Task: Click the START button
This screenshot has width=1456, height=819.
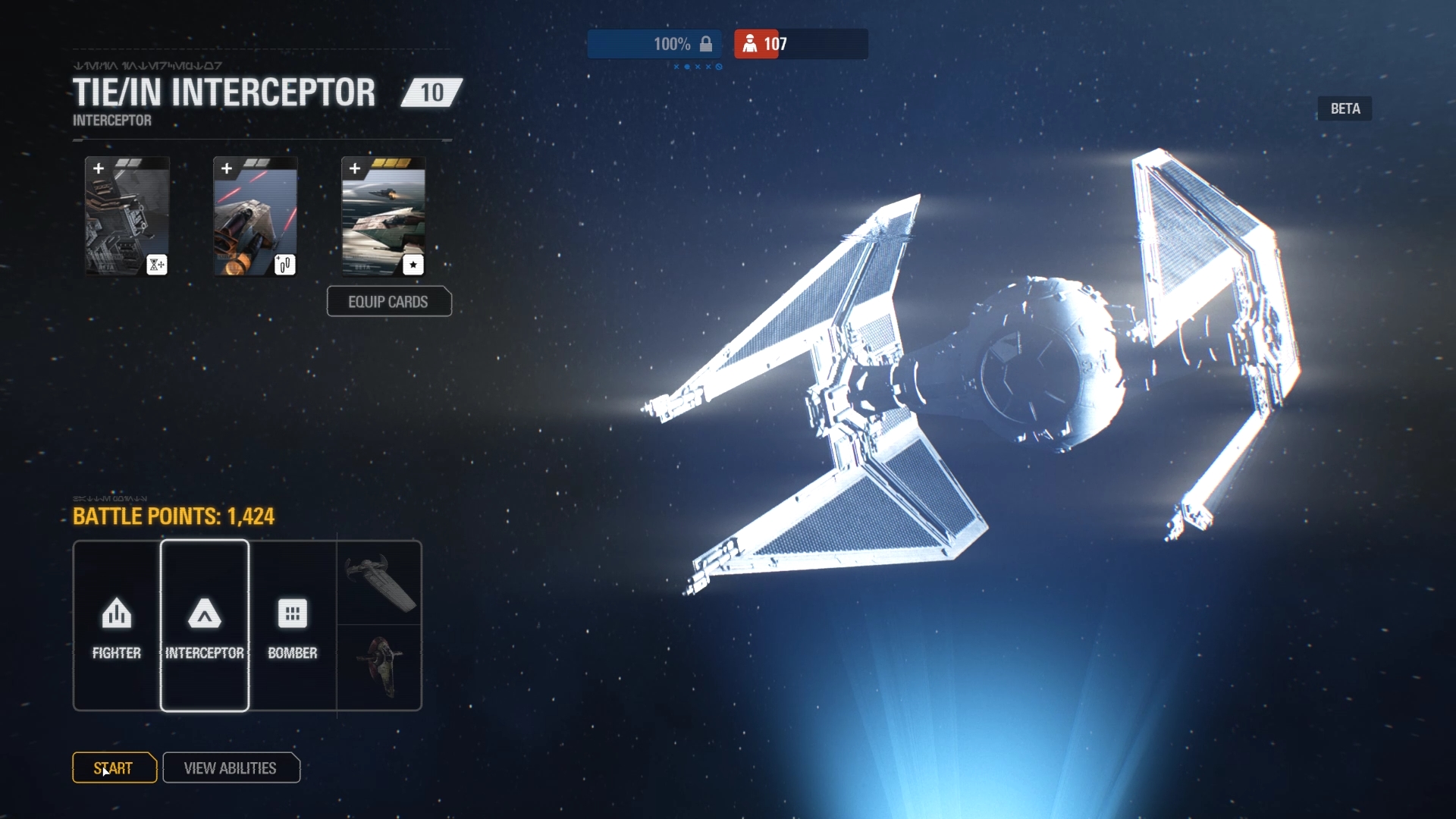Action: coord(115,767)
